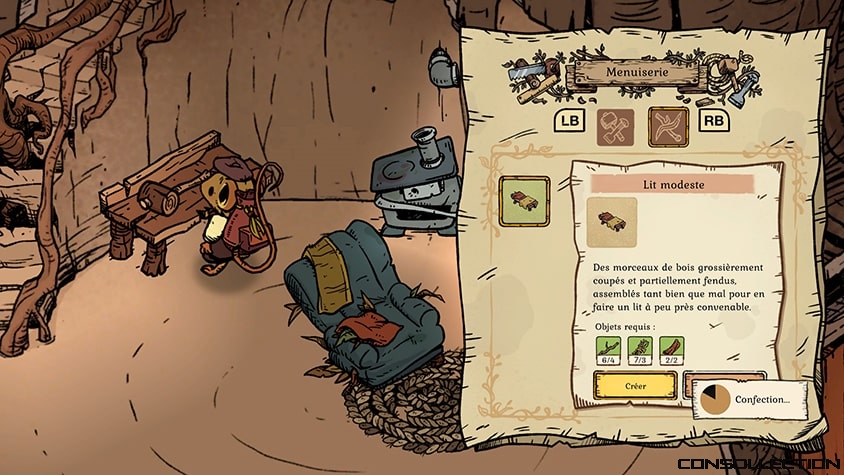Open the highlighted crossed-tools category tab

[x=669, y=125]
